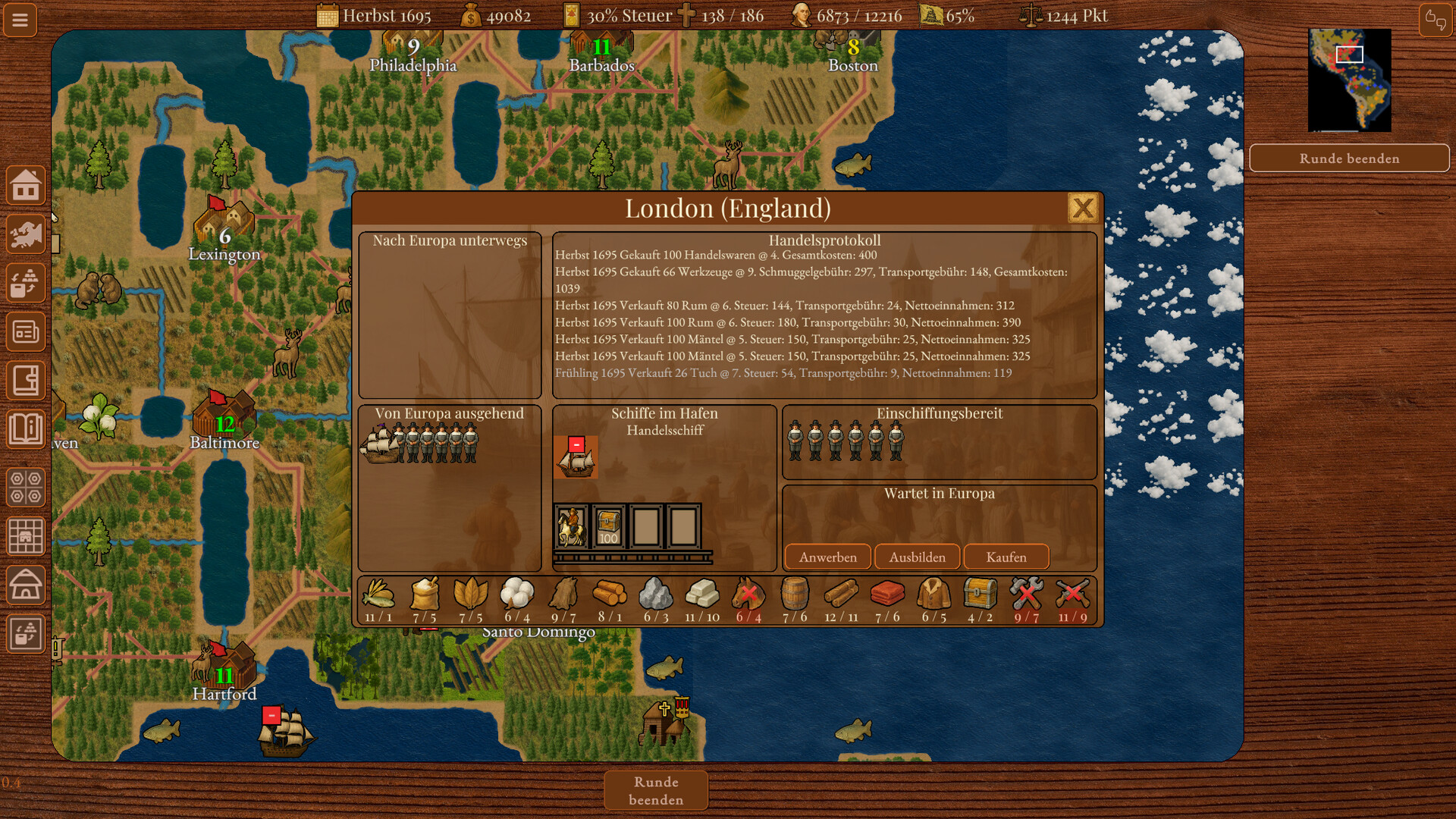Open the open-book info sidebar icon
The height and width of the screenshot is (819, 1456).
[26, 429]
